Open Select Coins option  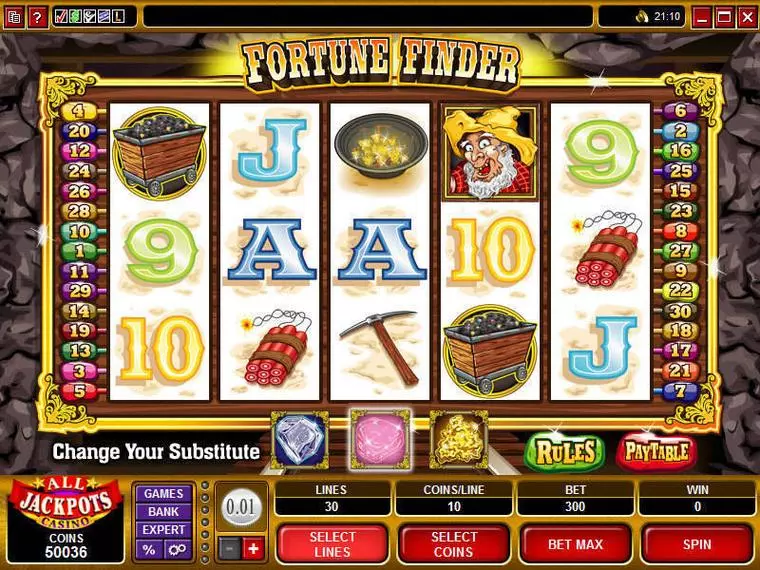point(453,544)
